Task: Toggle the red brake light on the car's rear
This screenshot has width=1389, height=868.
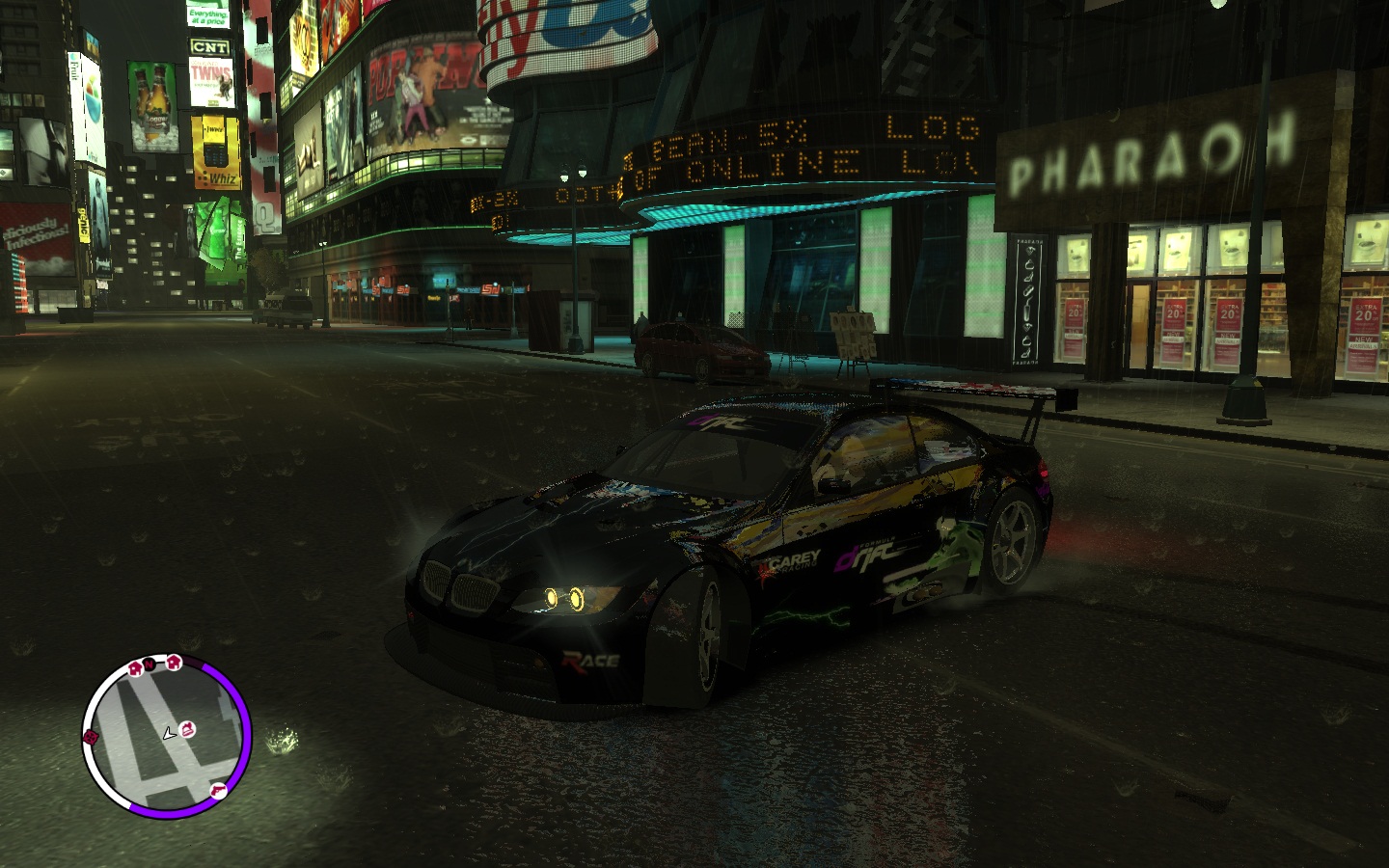Action: pyautogui.click(x=1042, y=474)
